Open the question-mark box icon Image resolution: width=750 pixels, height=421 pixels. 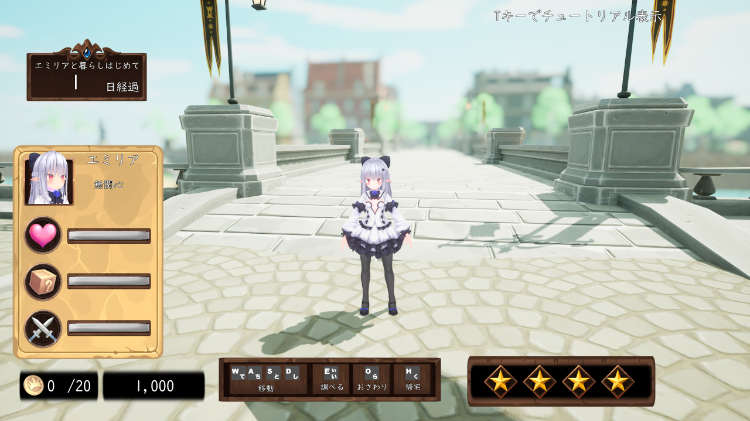click(43, 281)
